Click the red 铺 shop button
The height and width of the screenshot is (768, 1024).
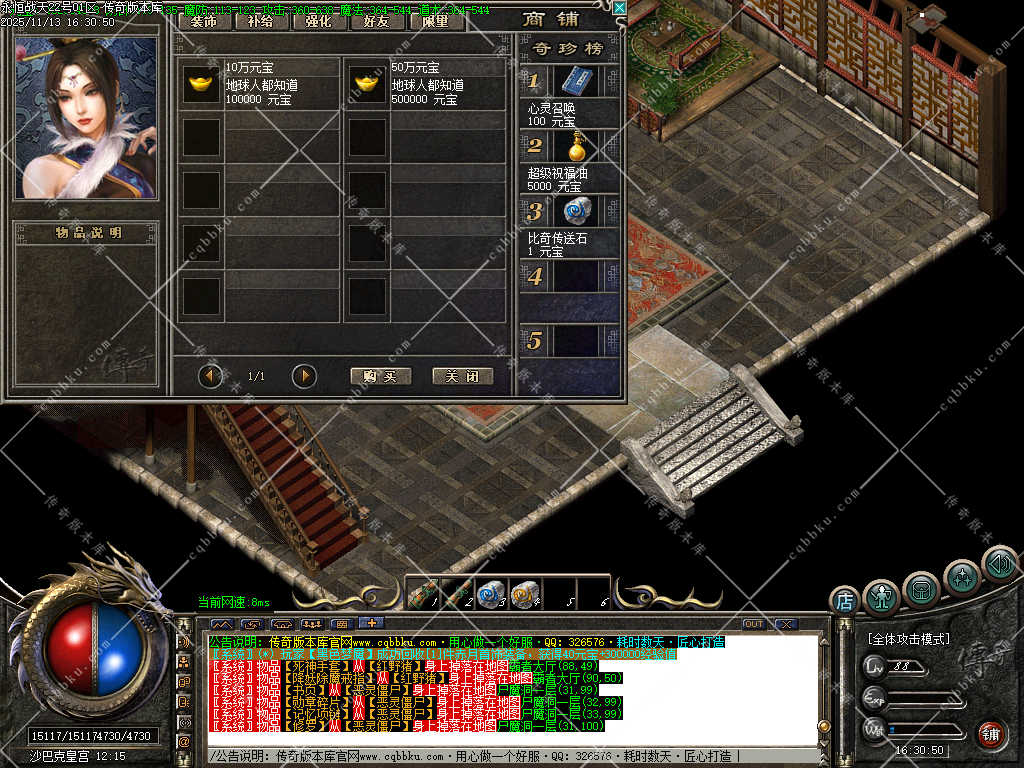coord(991,735)
